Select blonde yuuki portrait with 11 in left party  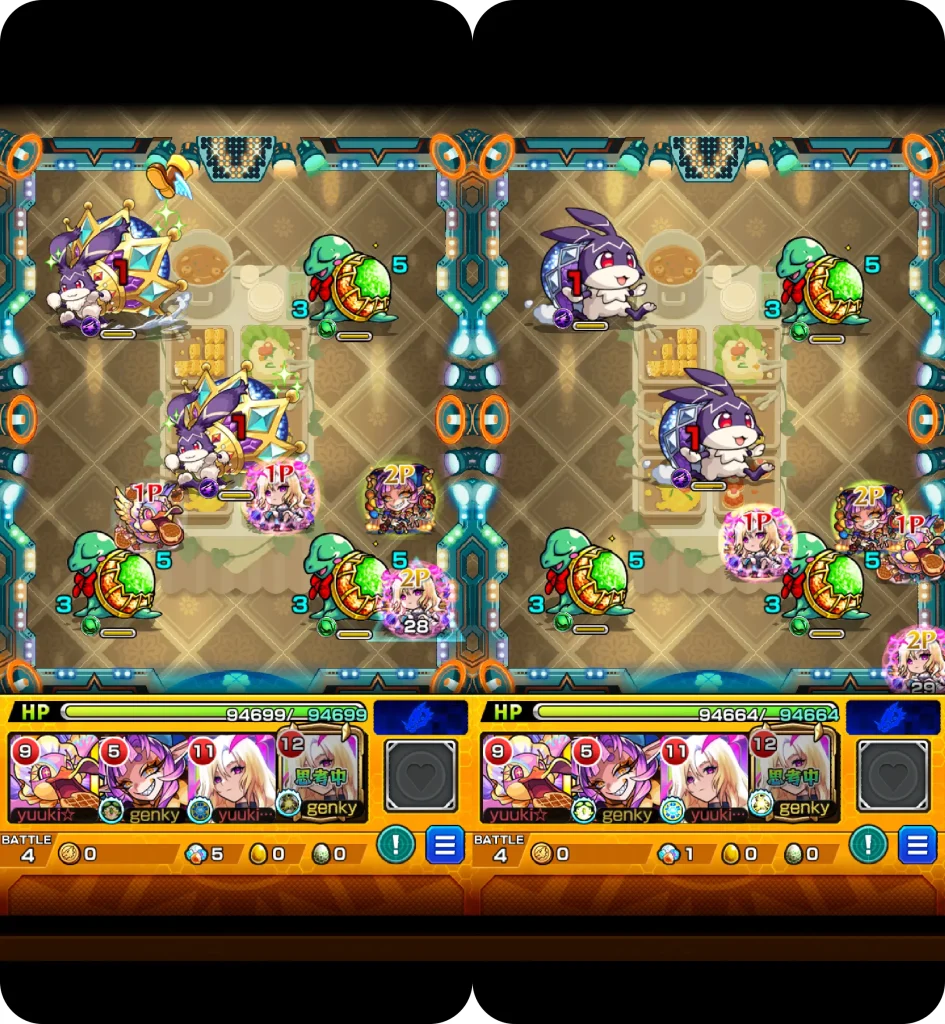[x=232, y=778]
